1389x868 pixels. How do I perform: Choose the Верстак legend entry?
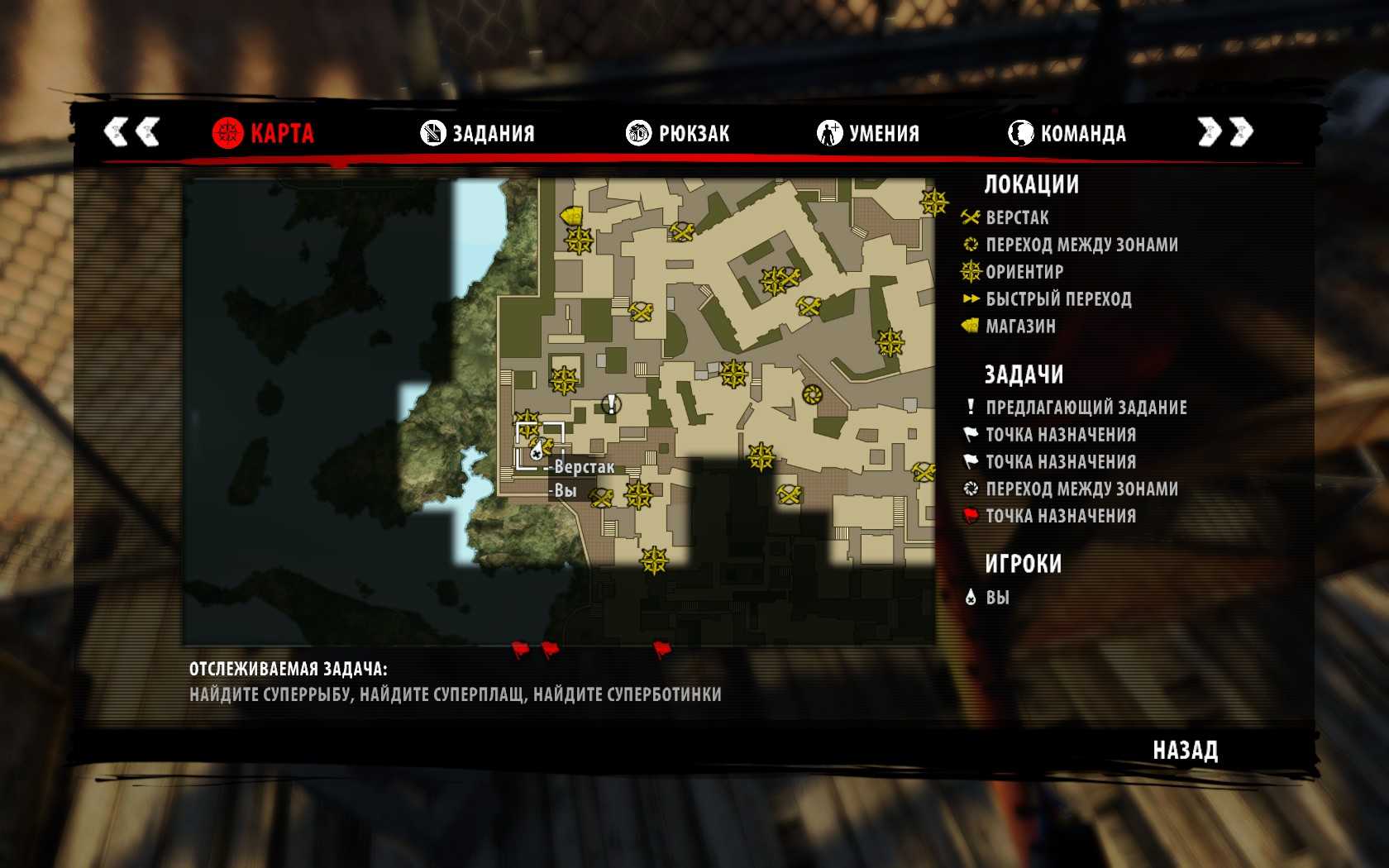coord(1016,218)
